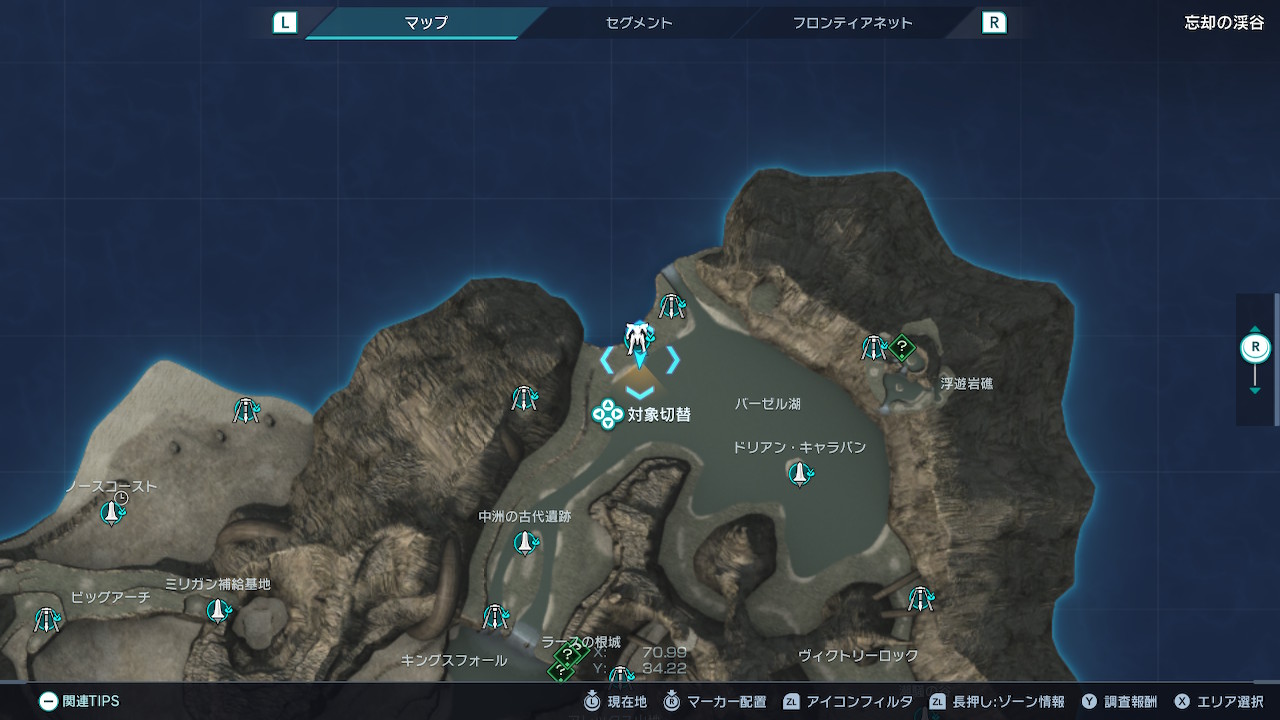
Task: Click the green question mark near 浮遊岩礁
Action: coord(902,348)
